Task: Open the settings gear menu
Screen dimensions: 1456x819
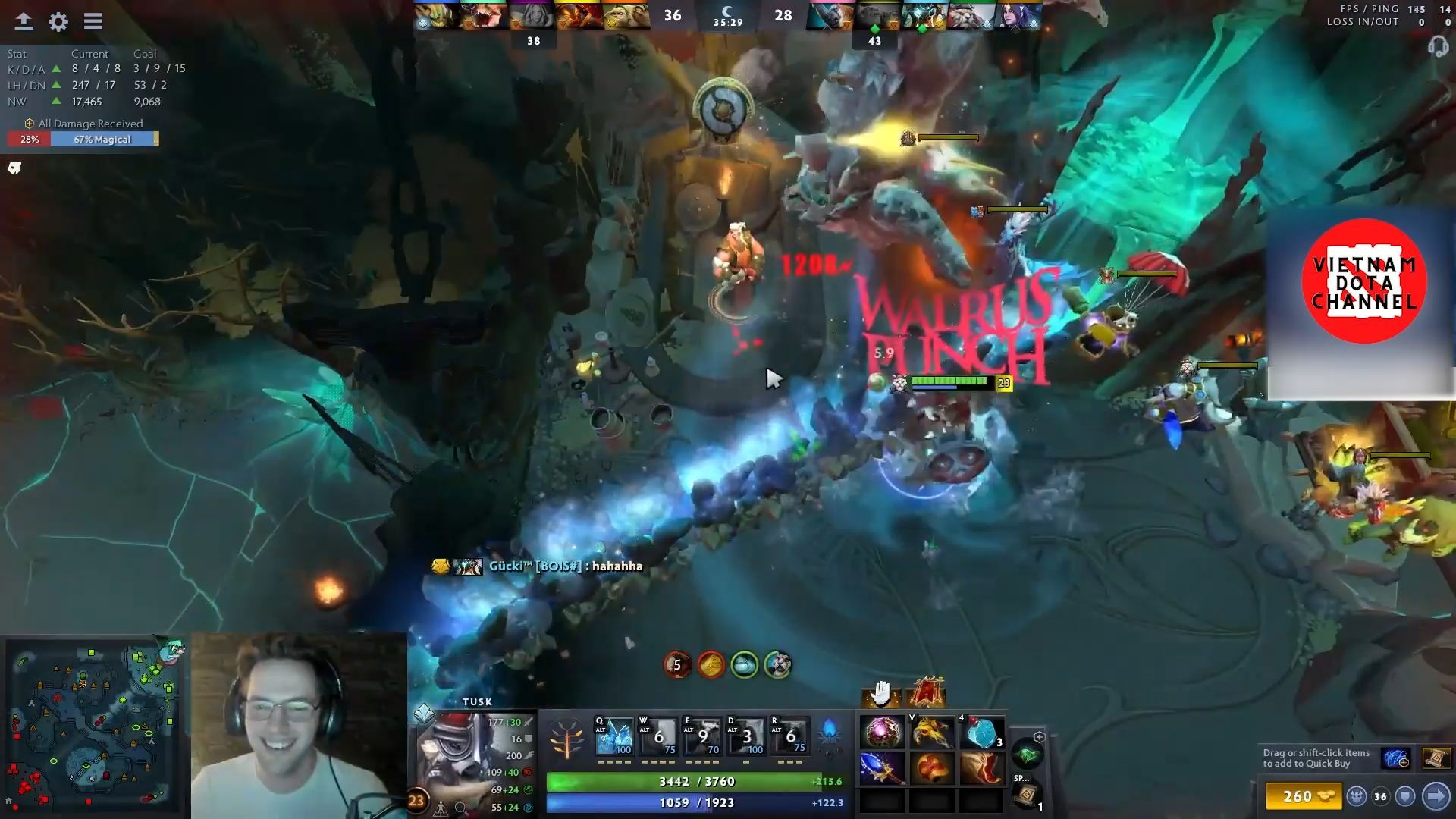Action: tap(58, 21)
